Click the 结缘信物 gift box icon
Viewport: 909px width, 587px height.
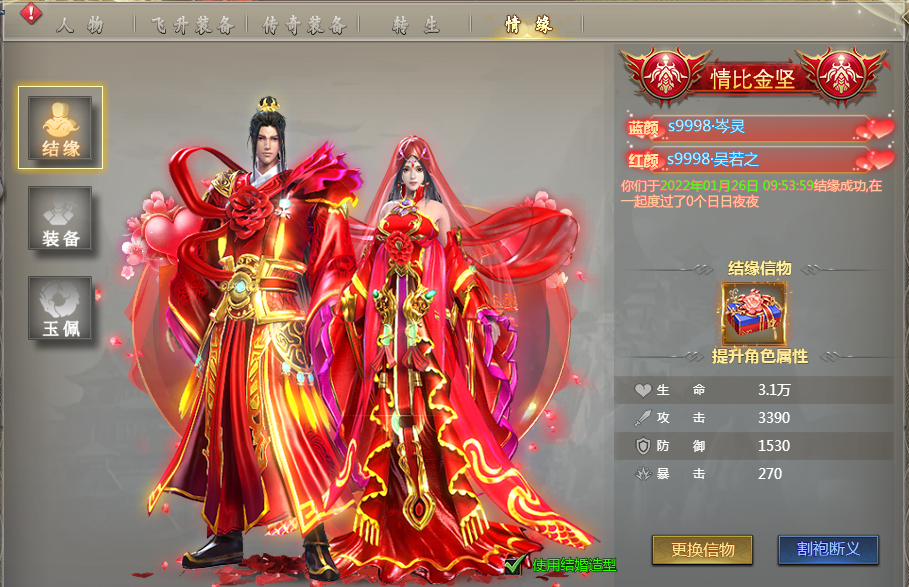[x=754, y=312]
